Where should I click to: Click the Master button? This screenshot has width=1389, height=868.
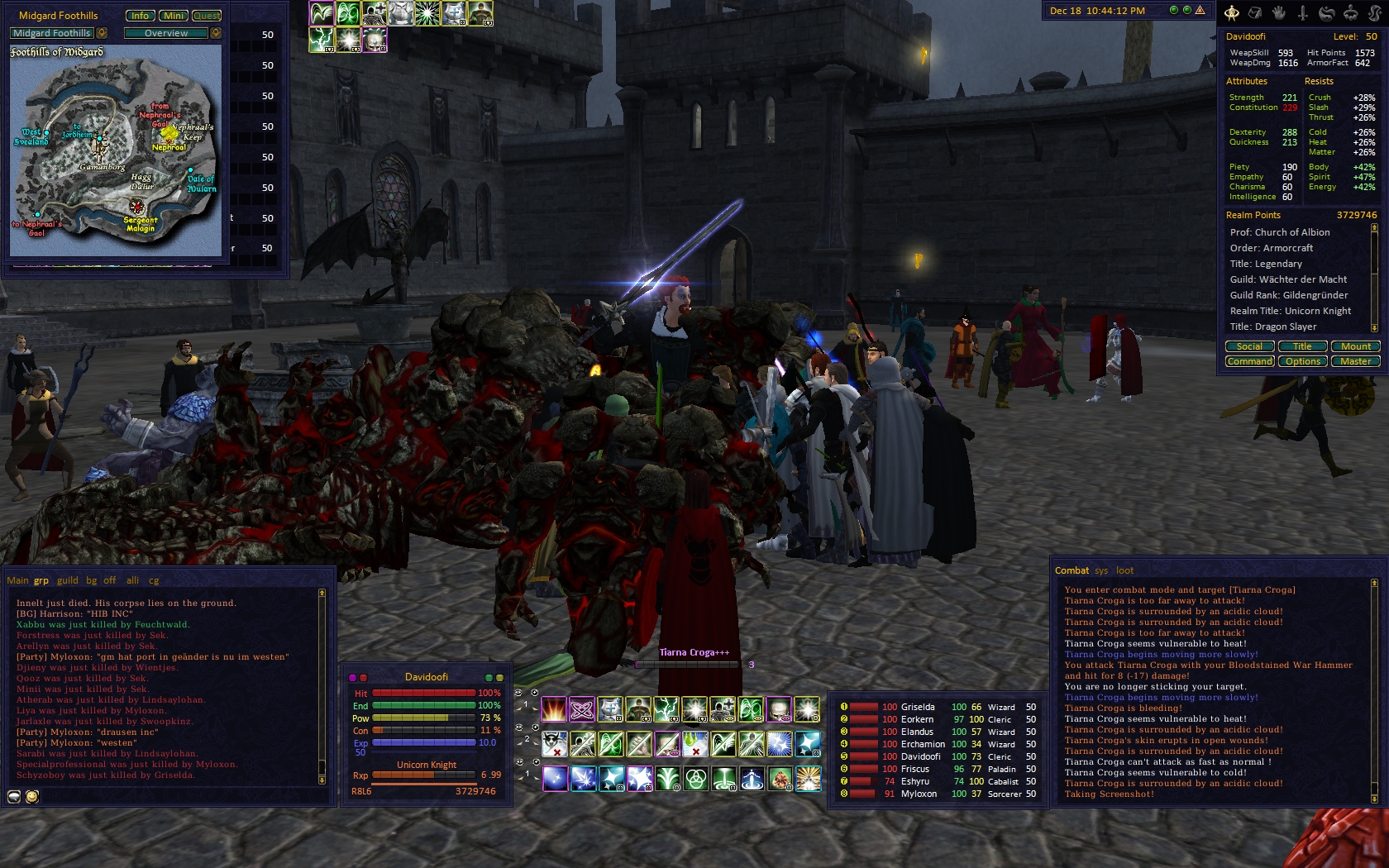(1355, 361)
